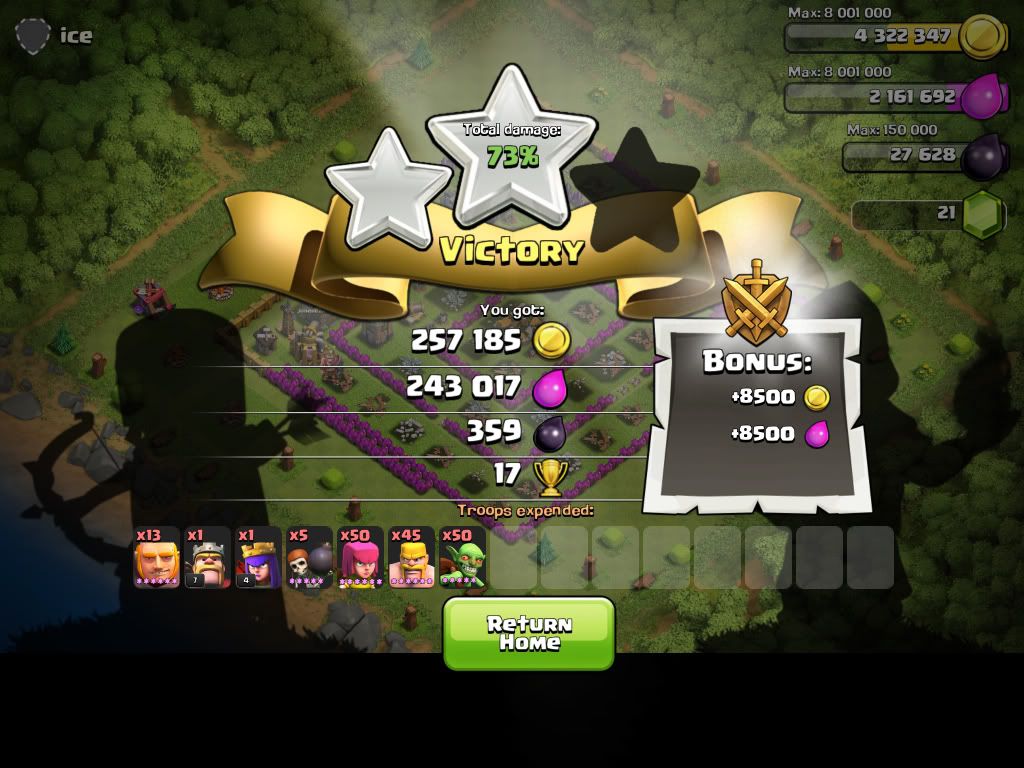This screenshot has width=1024, height=768.
Task: Click the pink-haired Archer troop icon
Action: click(360, 558)
